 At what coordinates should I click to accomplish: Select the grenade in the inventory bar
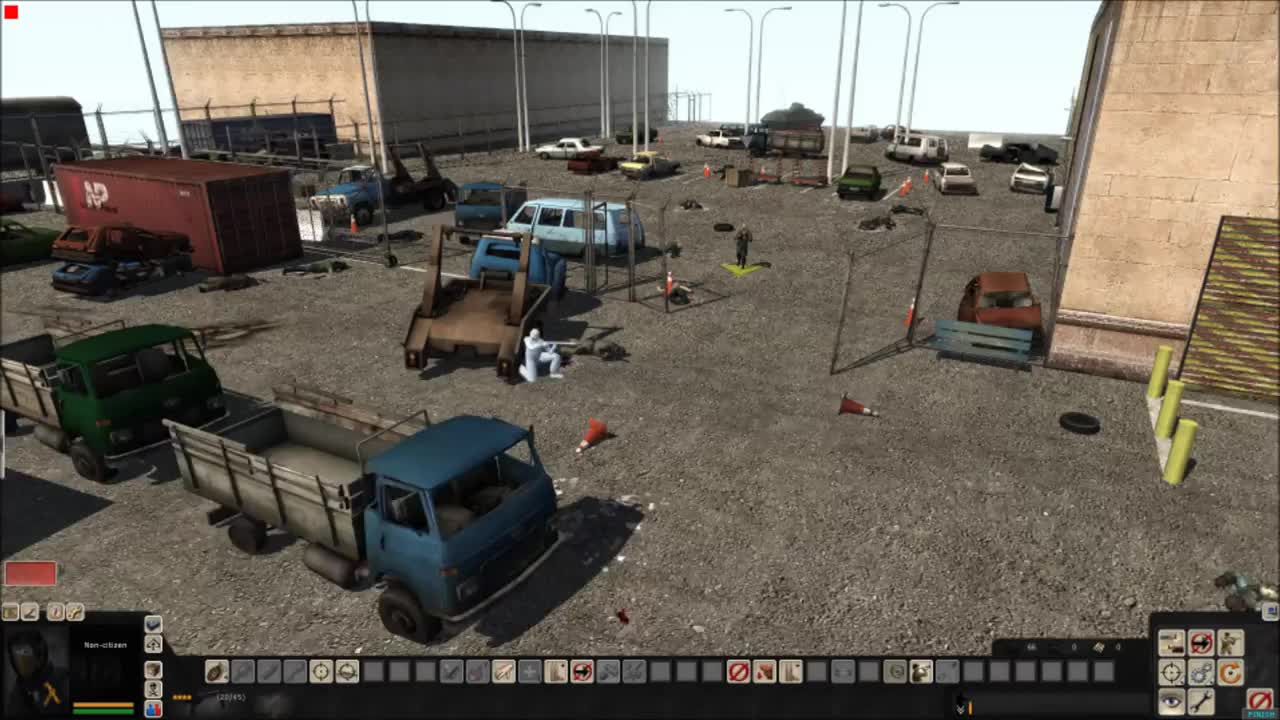217,671
